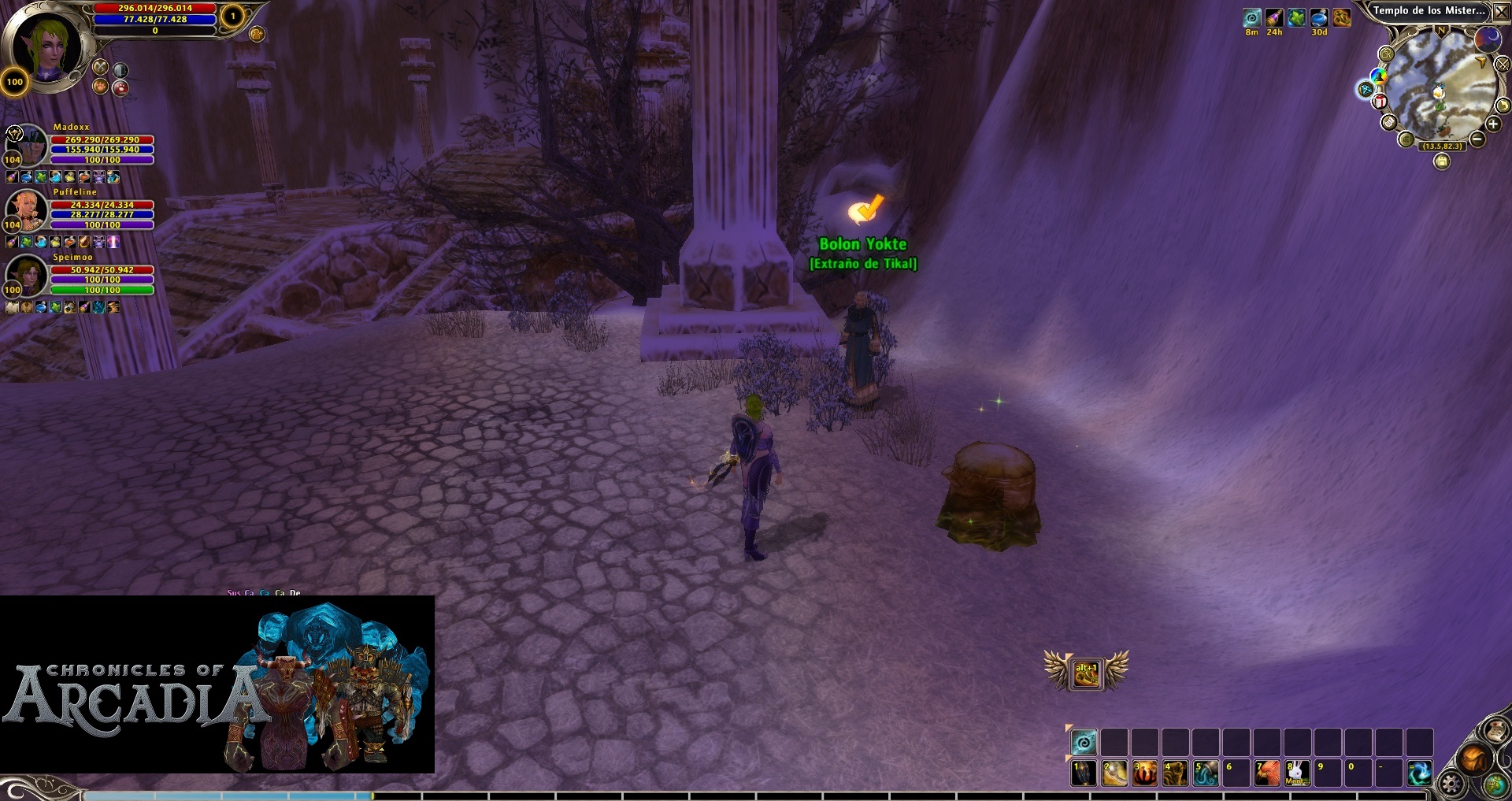Open the world map globe button

click(1495, 784)
